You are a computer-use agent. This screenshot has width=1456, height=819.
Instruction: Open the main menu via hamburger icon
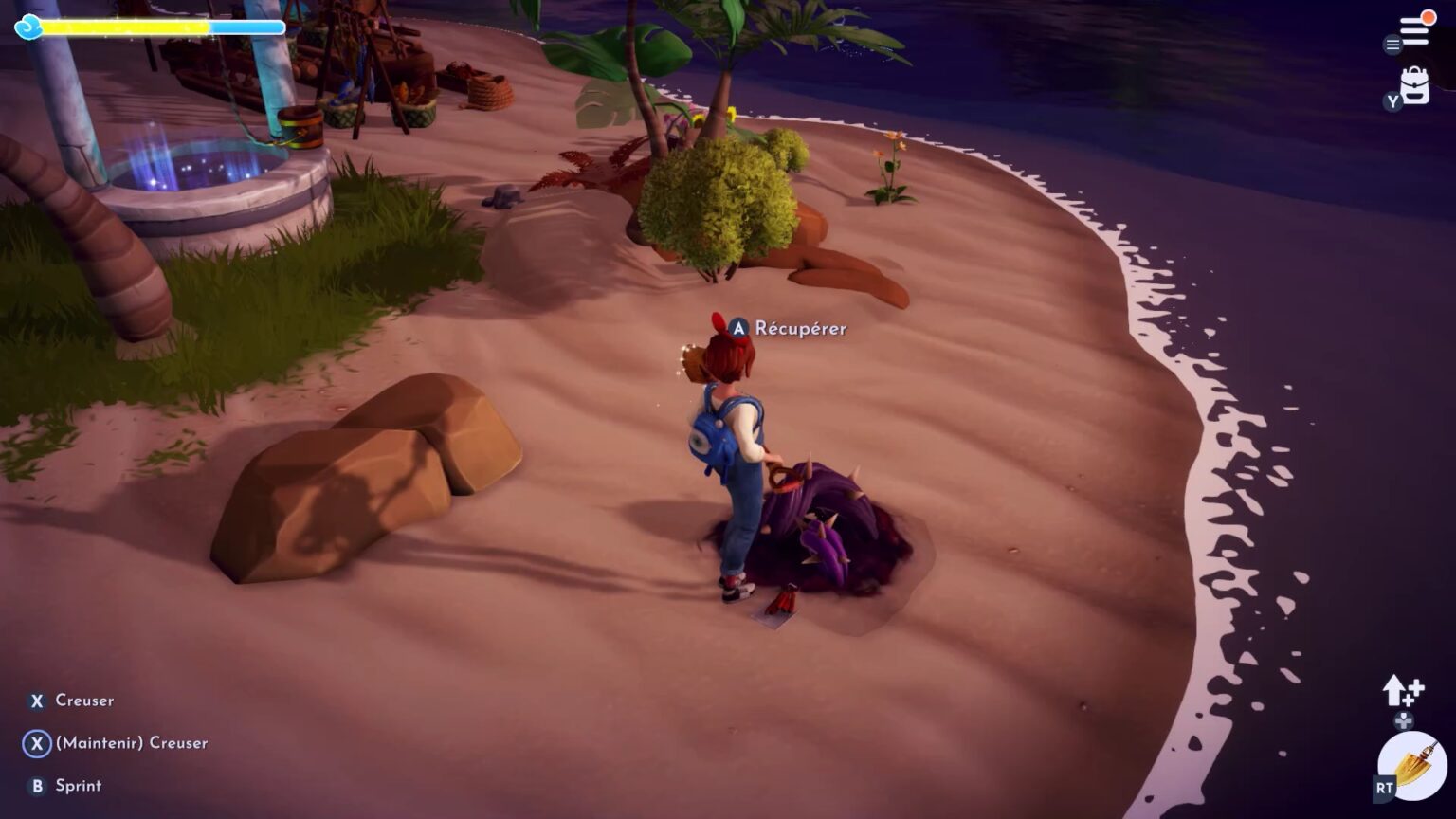(x=1416, y=27)
